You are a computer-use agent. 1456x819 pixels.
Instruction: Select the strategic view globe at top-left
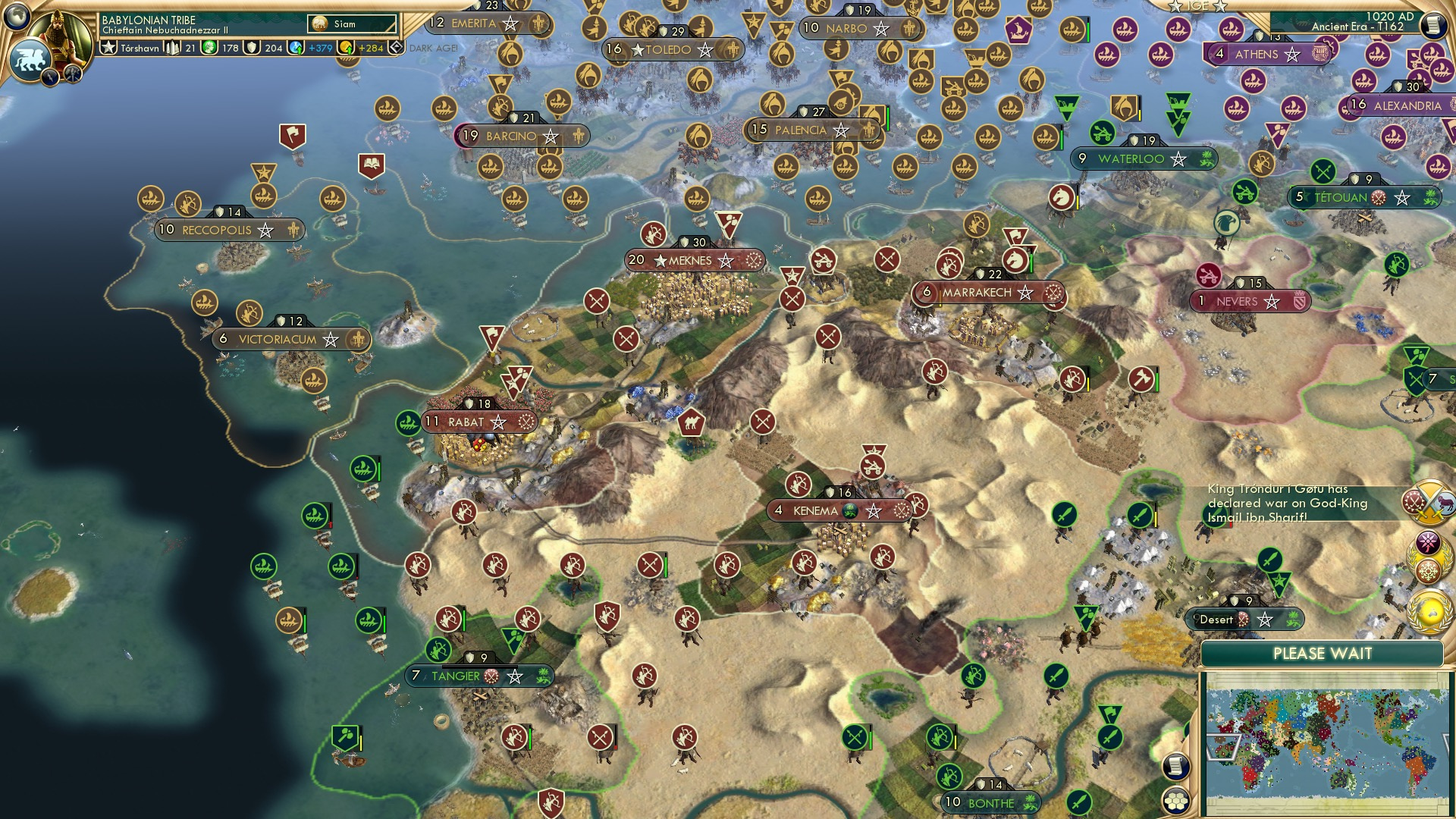coord(17,19)
